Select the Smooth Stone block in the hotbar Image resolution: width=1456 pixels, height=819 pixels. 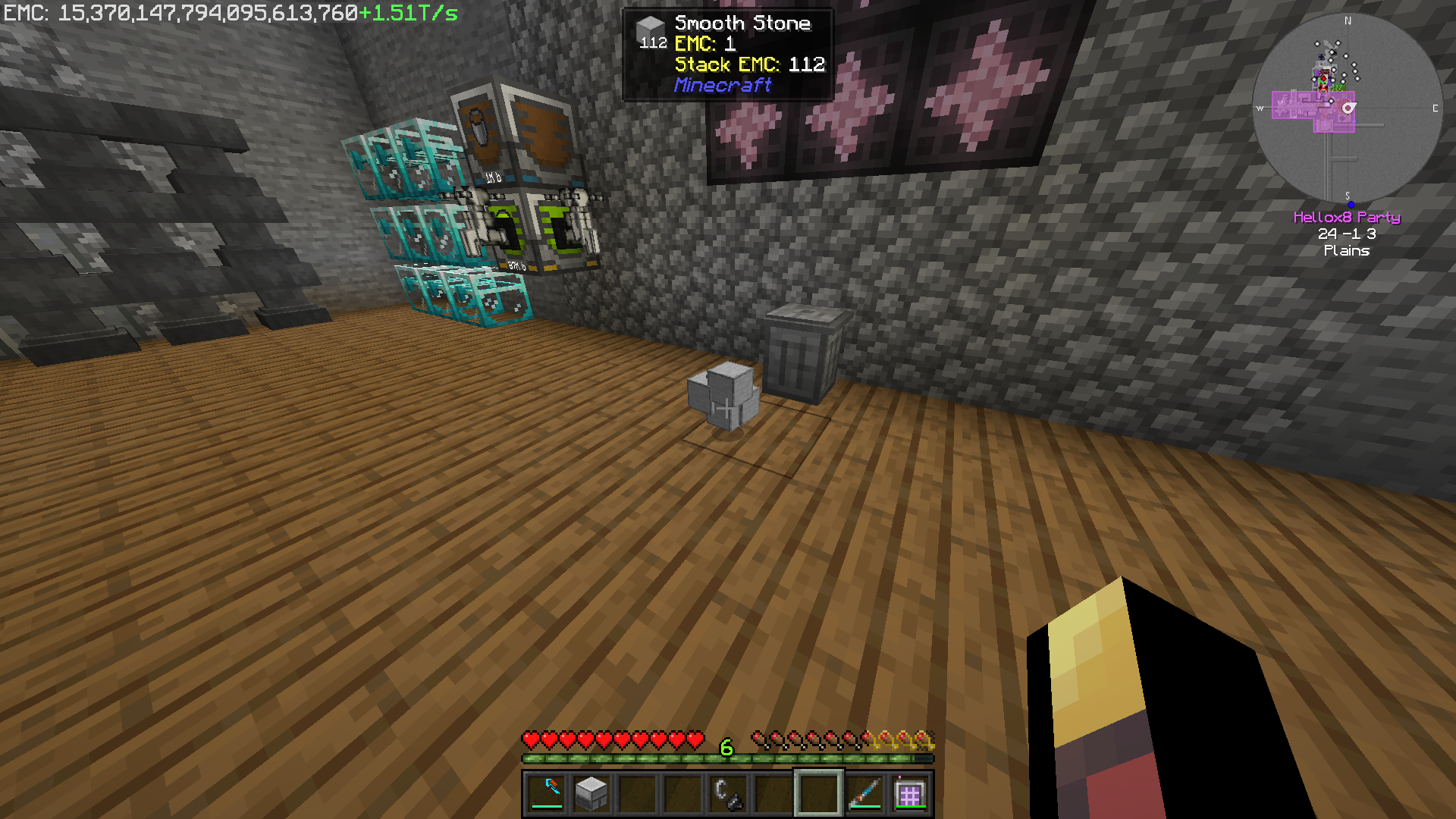pos(591,792)
